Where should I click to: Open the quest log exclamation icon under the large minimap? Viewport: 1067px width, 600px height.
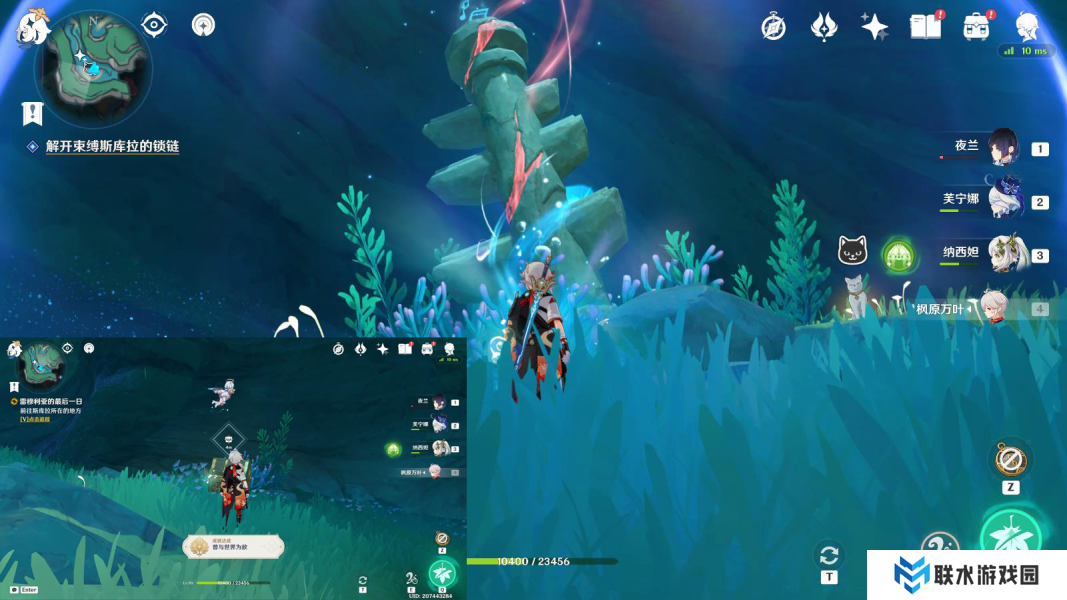coord(32,113)
